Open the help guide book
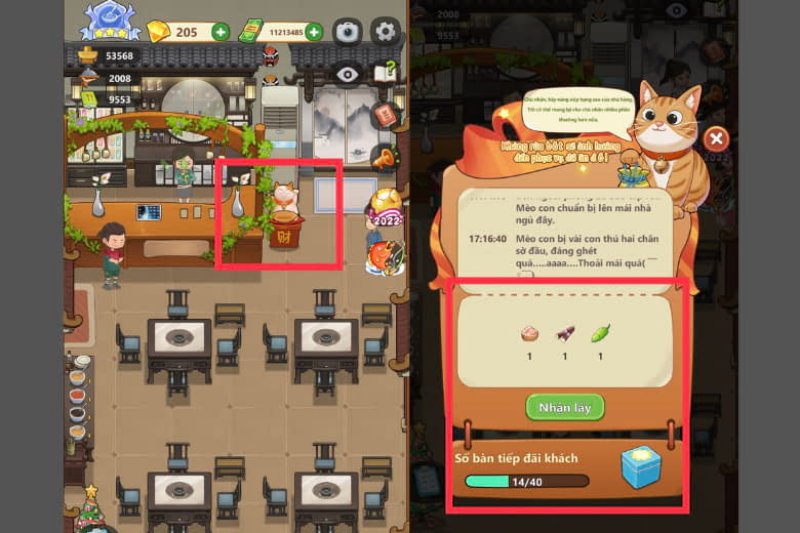800x533 pixels. point(384,73)
